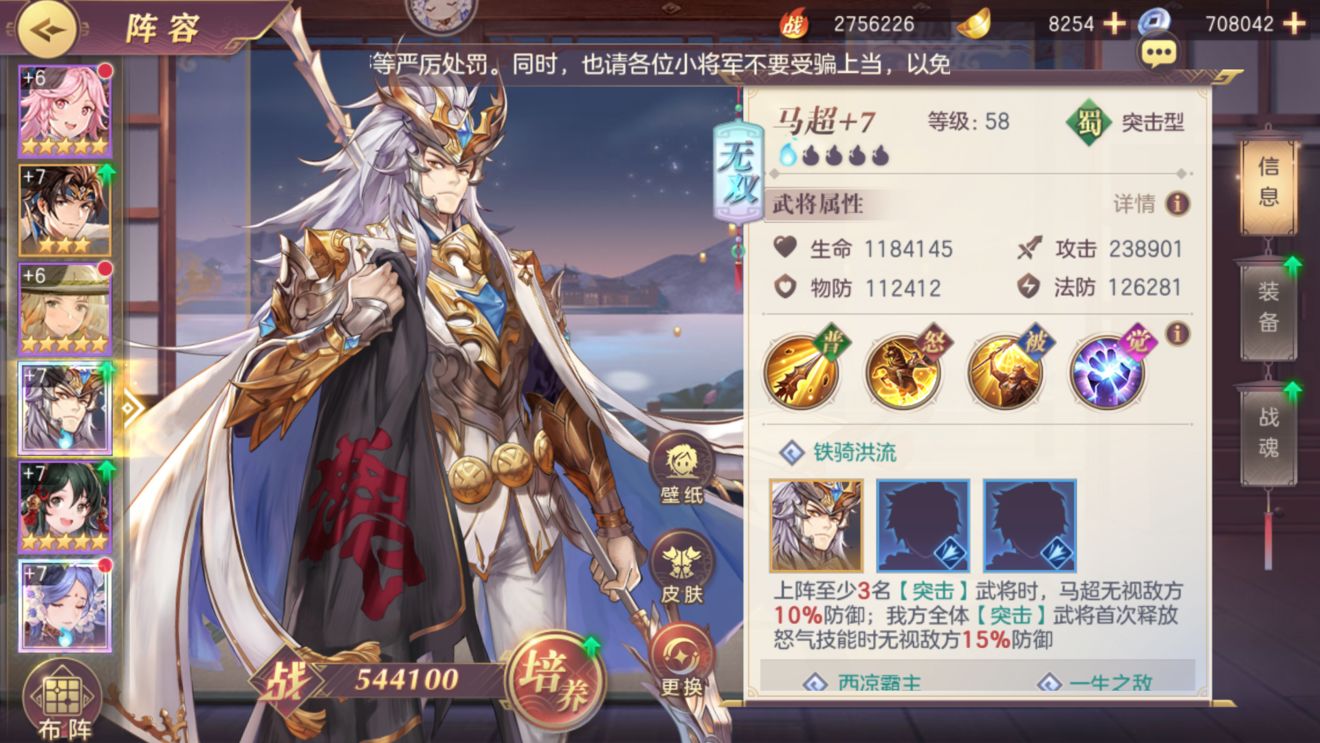Tap the chat bubble icon near currencies
This screenshot has width=1320, height=743.
(1158, 50)
